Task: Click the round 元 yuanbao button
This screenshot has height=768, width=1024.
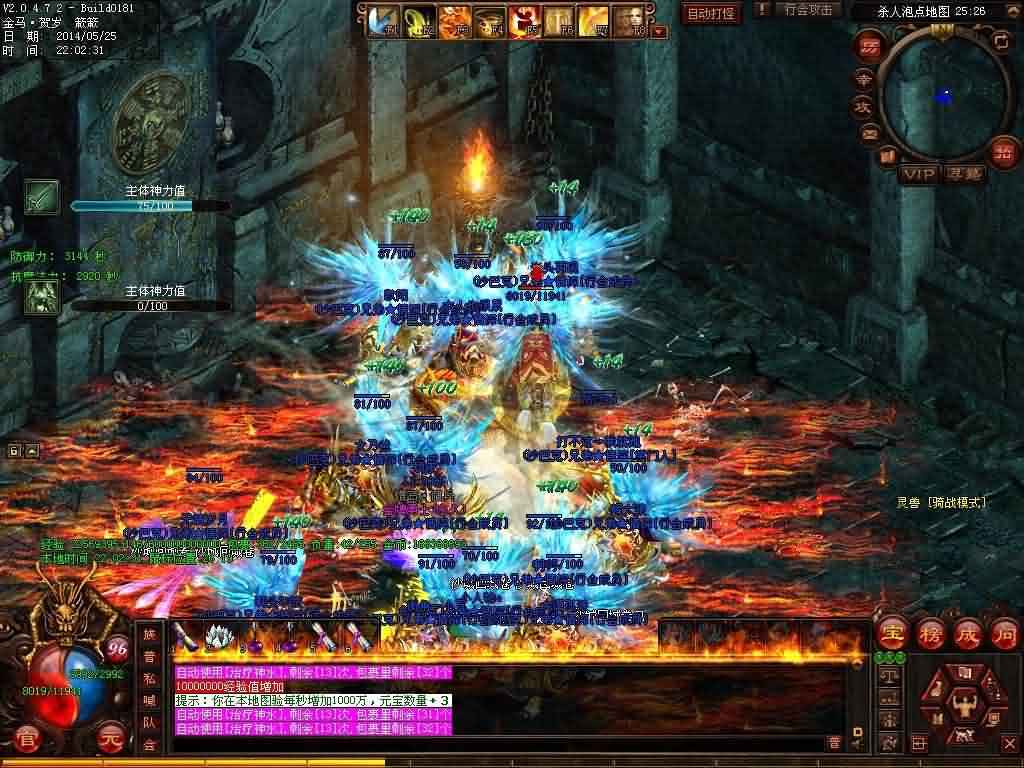Action: (x=110, y=739)
